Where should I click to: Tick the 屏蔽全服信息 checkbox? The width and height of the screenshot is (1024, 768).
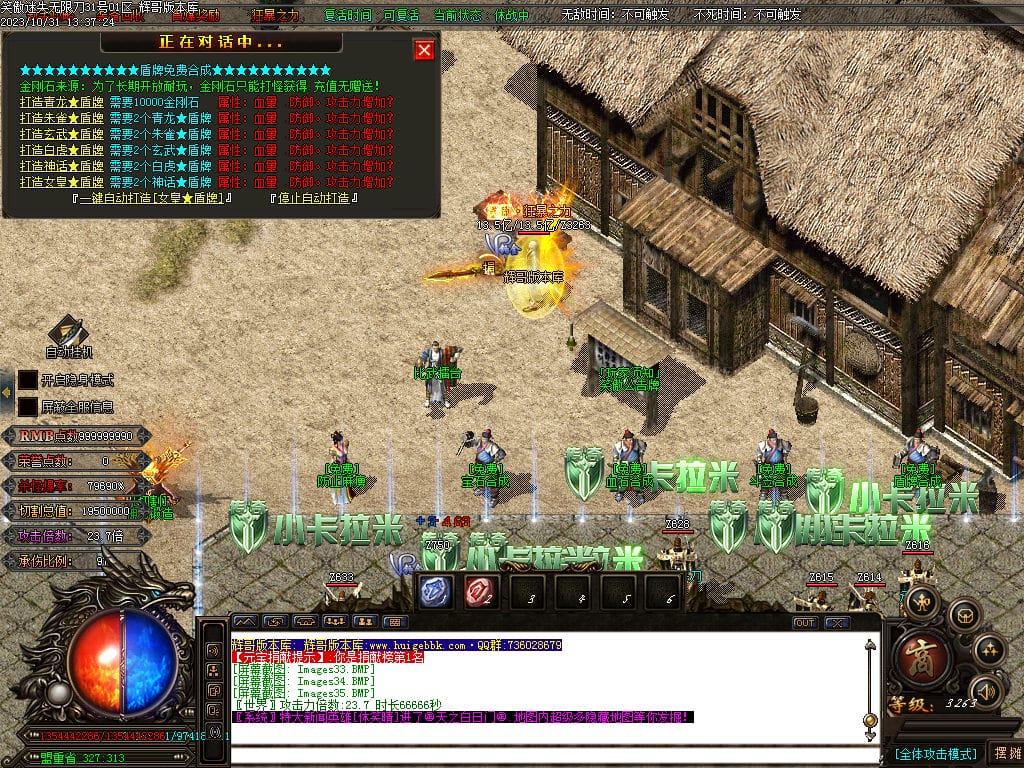point(28,407)
